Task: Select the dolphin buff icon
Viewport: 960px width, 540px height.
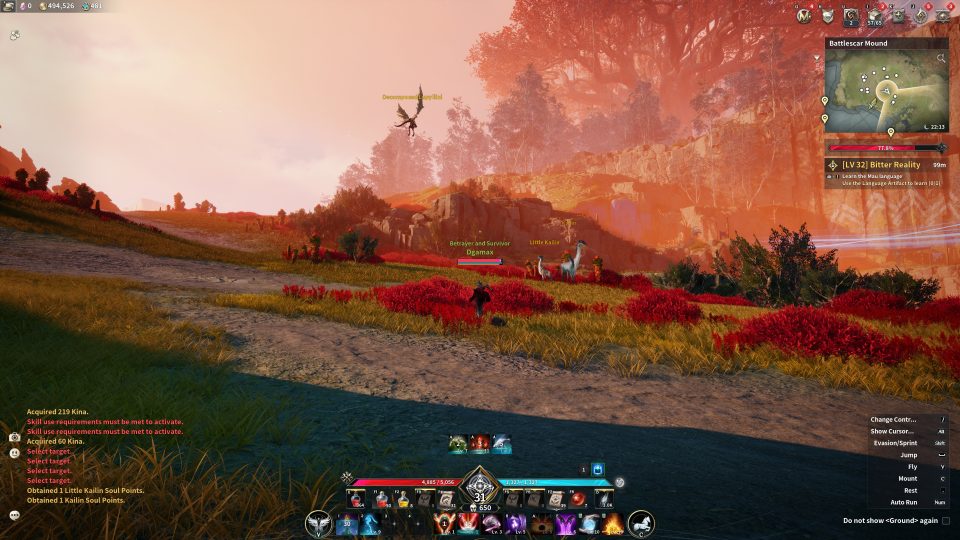Action: point(502,444)
